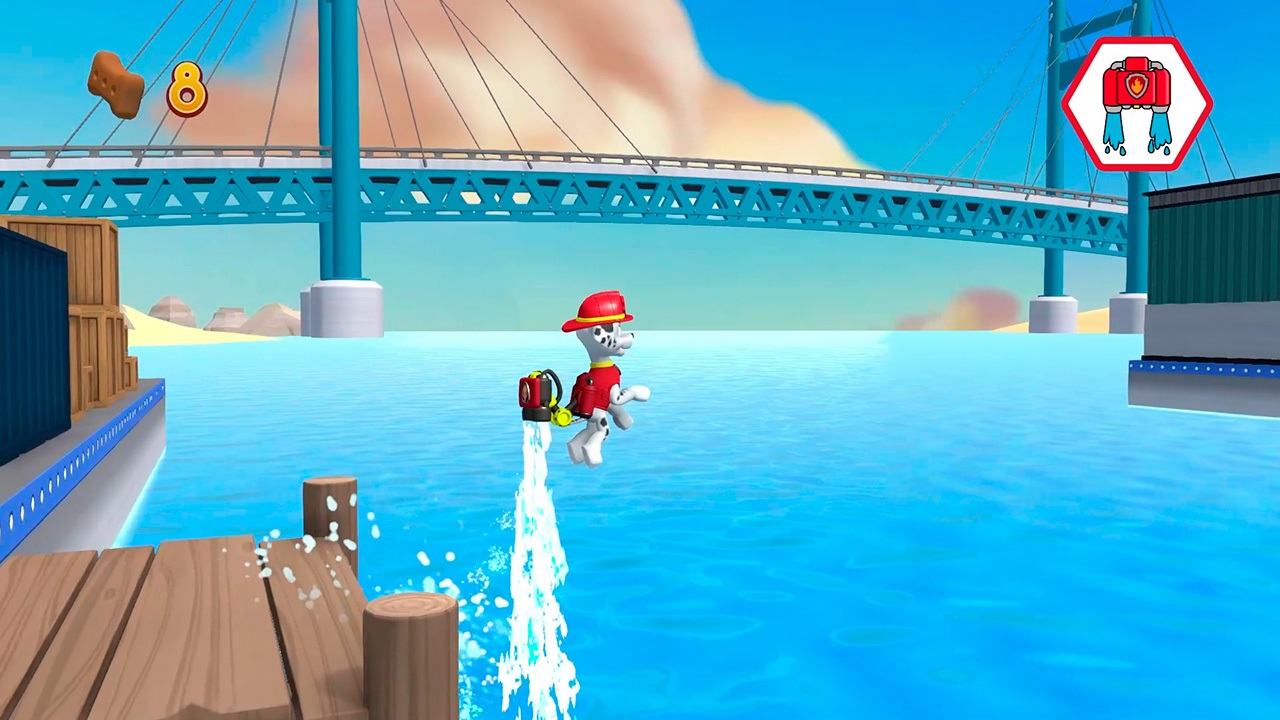Image resolution: width=1280 pixels, height=720 pixels.
Task: Click the treat counter showing 8
Action: [186, 90]
